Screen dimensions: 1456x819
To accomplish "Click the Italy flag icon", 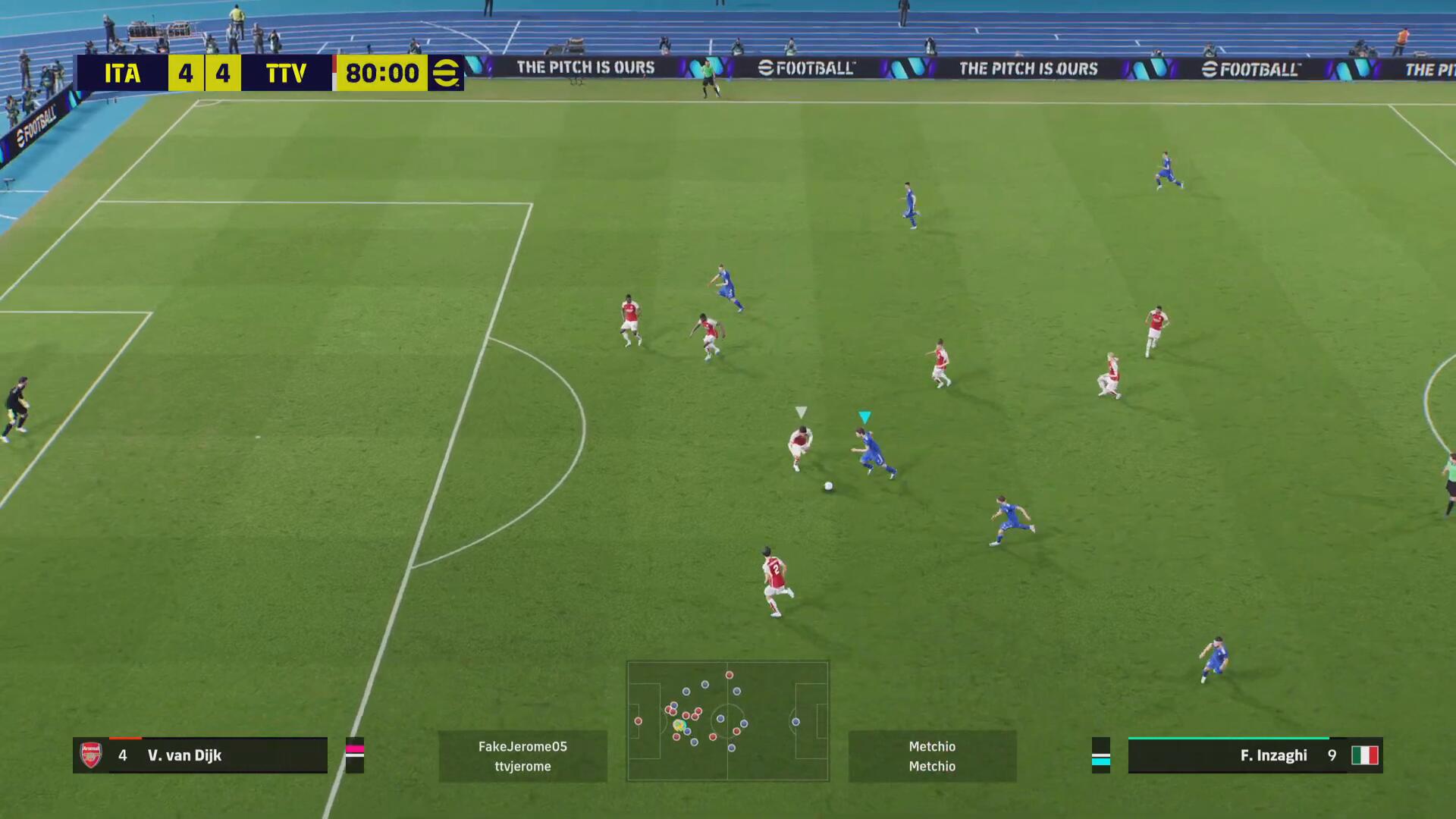I will click(1364, 755).
